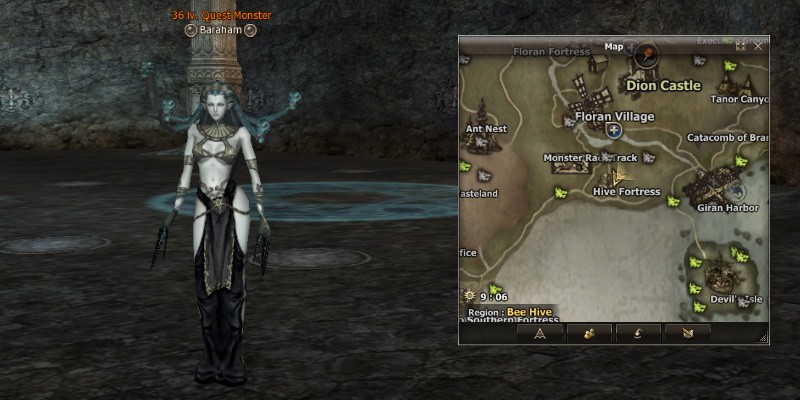
Task: Close the Map window
Action: [758, 46]
